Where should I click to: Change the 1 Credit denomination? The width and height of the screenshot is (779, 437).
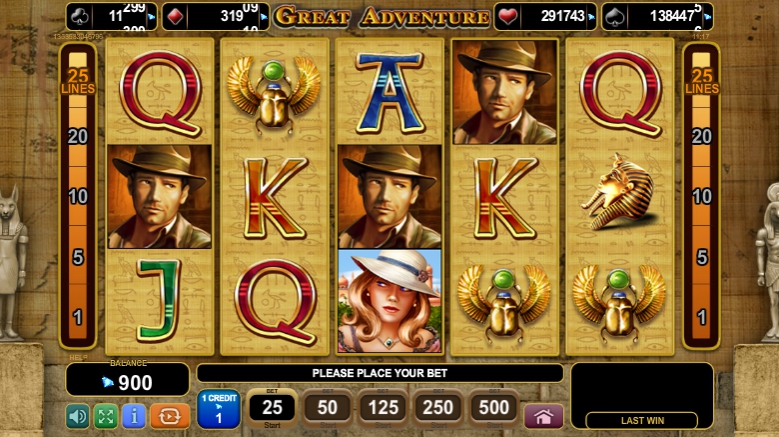218,410
